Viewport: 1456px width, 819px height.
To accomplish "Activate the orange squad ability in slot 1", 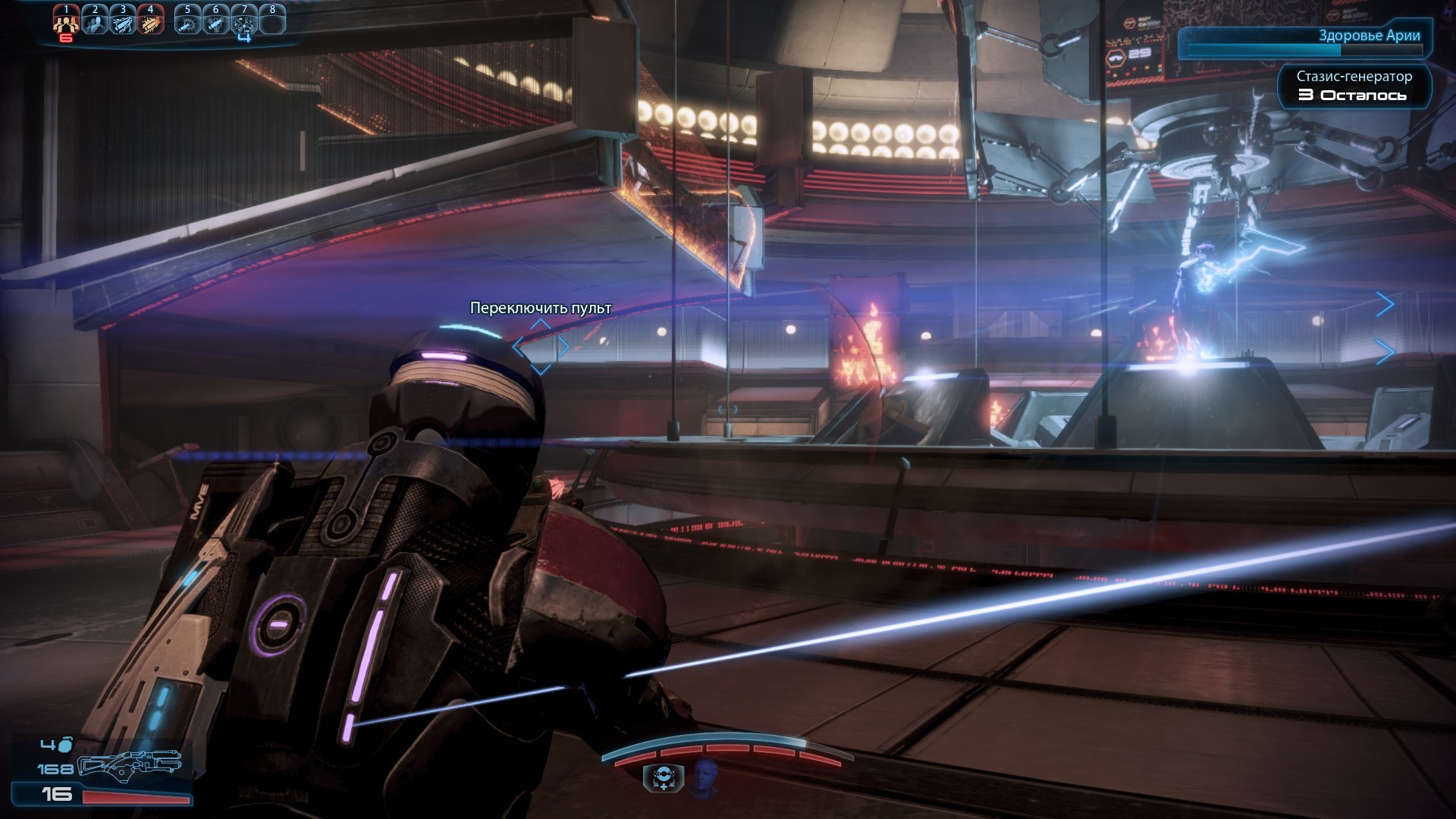I will [66, 22].
